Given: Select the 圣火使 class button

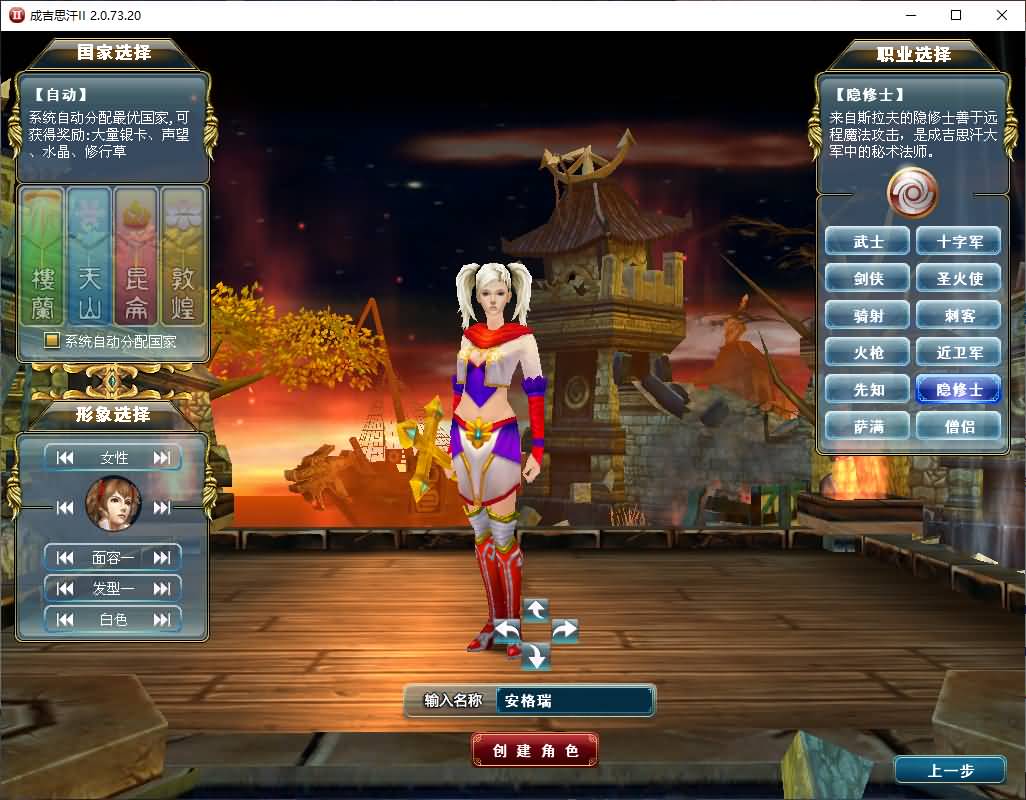Looking at the screenshot, I should tap(959, 278).
